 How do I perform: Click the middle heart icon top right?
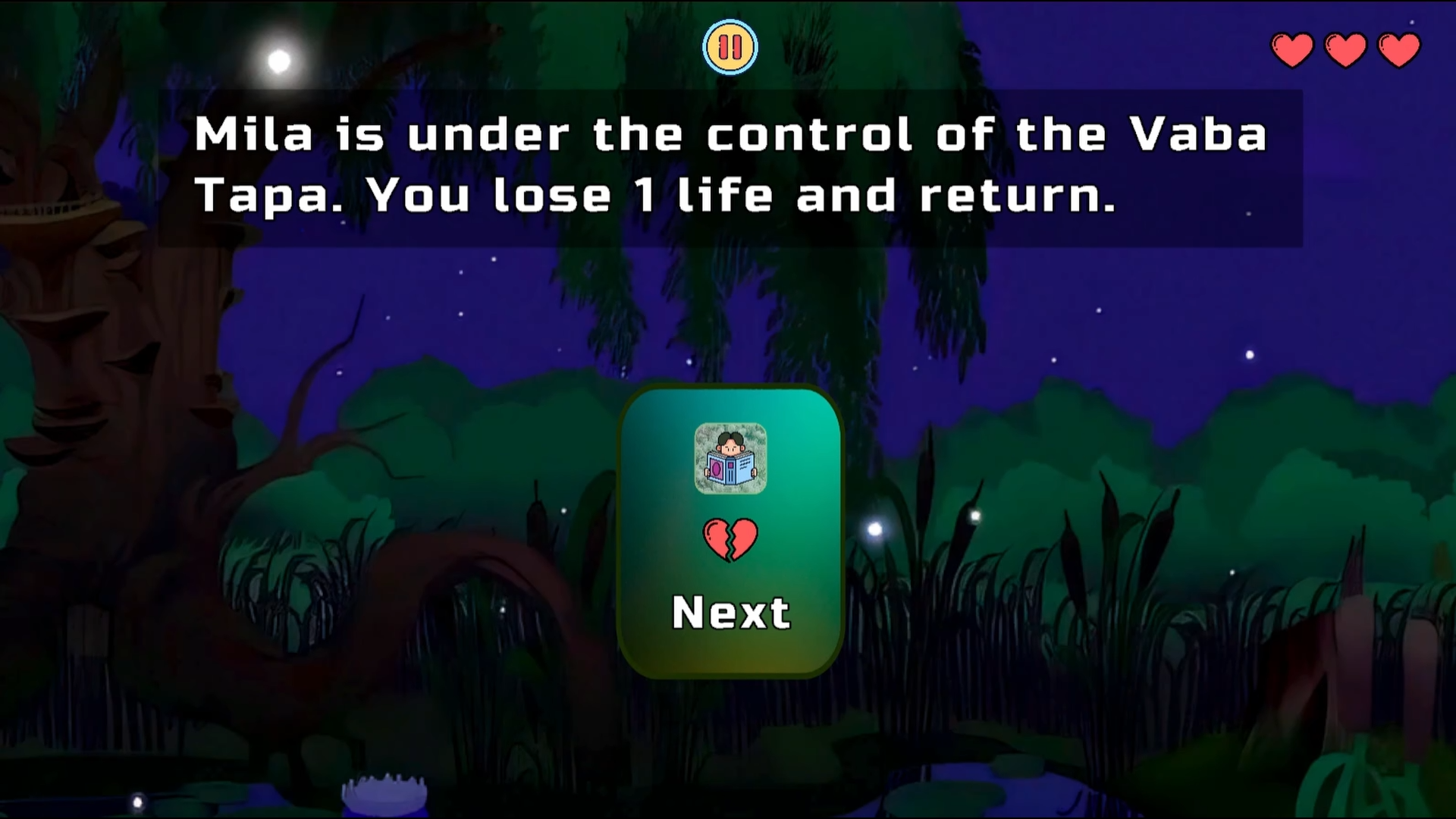pyautogui.click(x=1345, y=48)
